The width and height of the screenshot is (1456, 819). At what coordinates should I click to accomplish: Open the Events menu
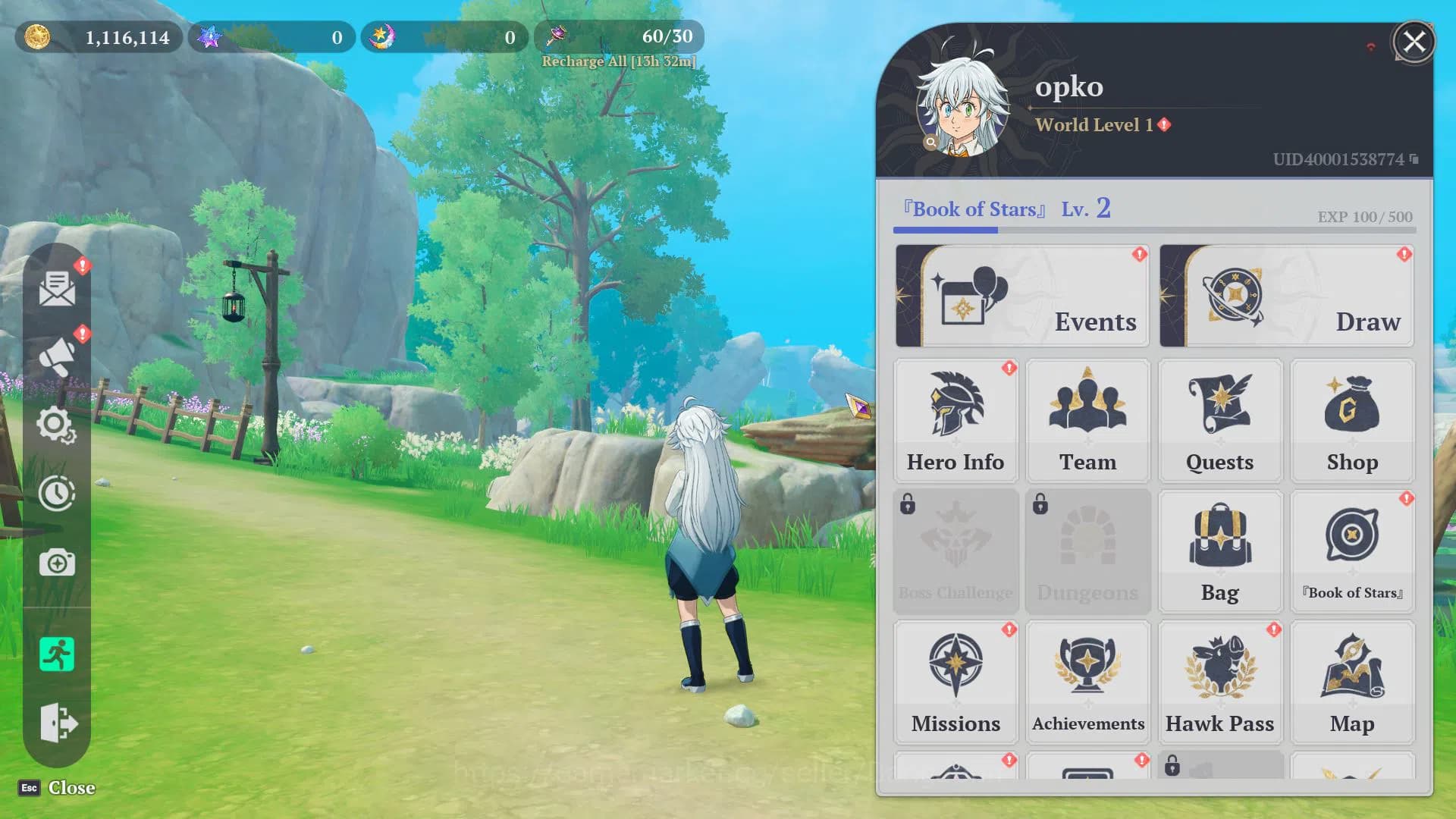1021,296
